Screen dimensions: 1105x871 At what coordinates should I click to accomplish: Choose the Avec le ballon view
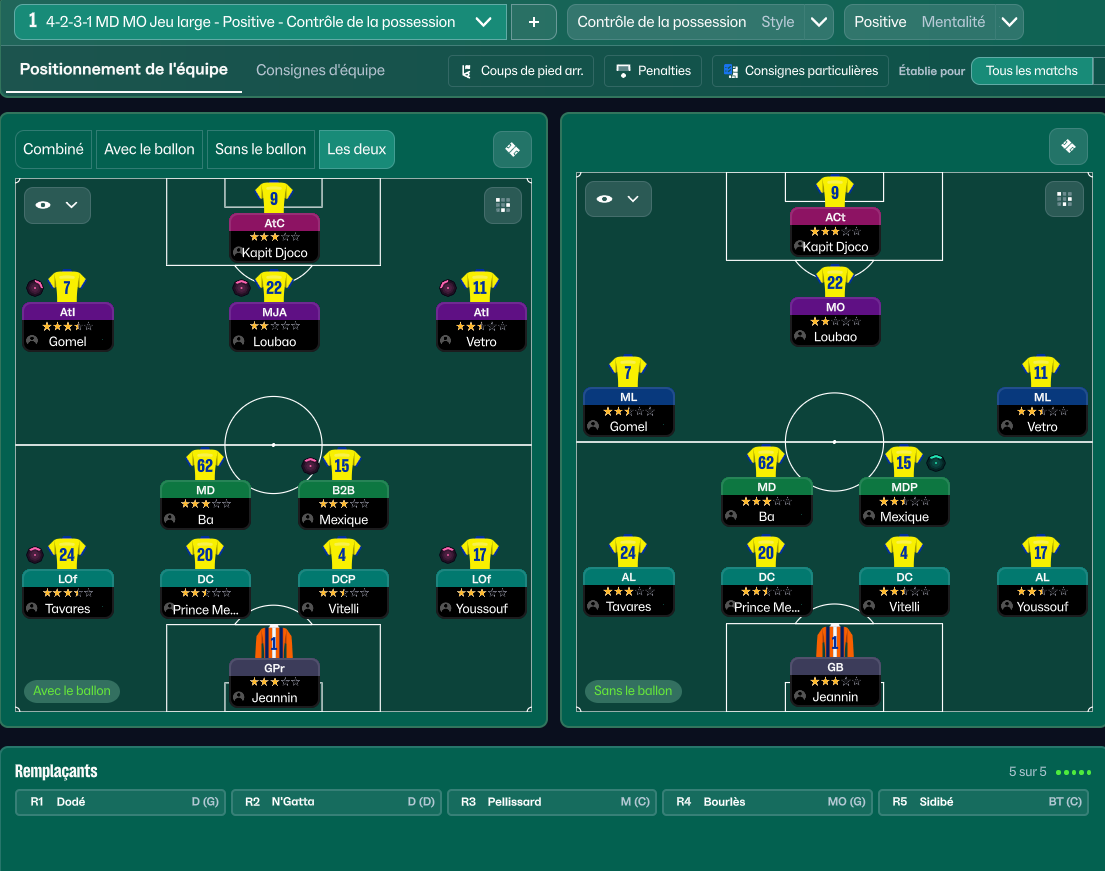tap(150, 149)
